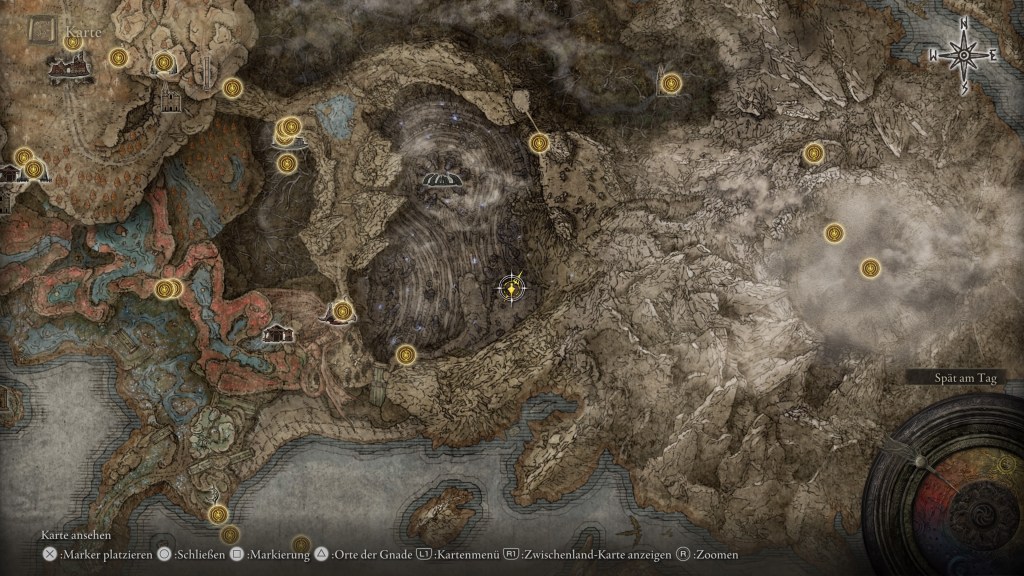This screenshot has height=576, width=1024.
Task: Select the paired grace markers in the red swamp
Action: coord(168,289)
